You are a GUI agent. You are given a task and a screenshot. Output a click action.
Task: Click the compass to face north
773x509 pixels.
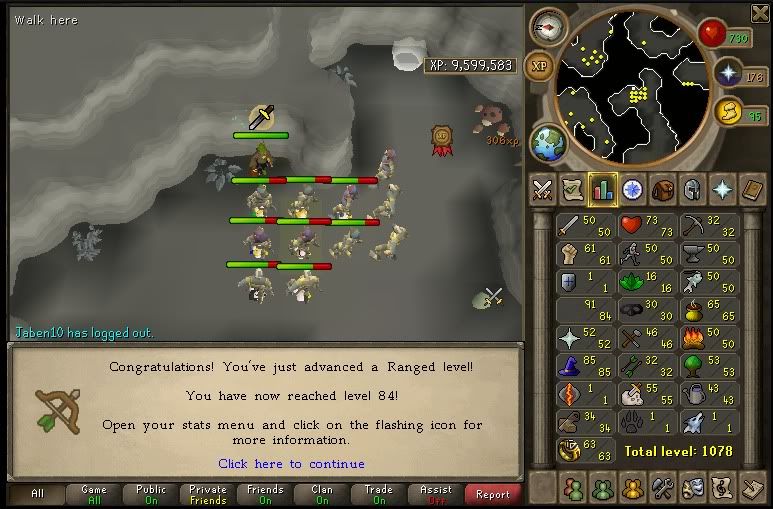(547, 25)
